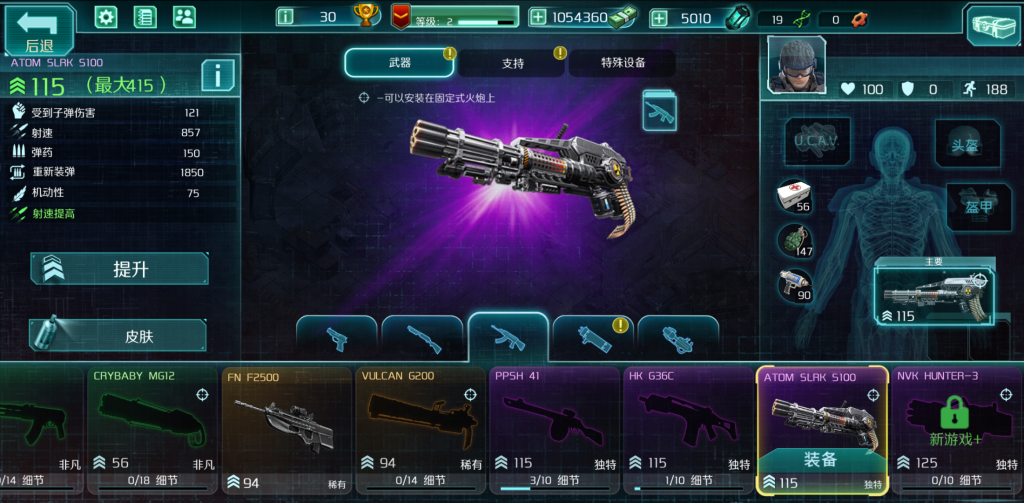
Task: Open the 特殊设备 special equipment tab
Action: click(622, 63)
